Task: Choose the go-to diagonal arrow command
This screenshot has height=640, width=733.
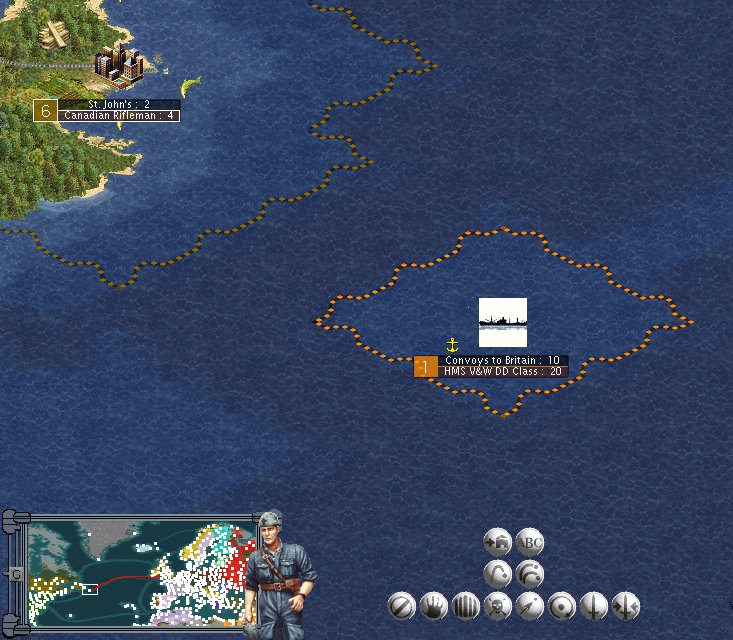Action: tap(529, 605)
